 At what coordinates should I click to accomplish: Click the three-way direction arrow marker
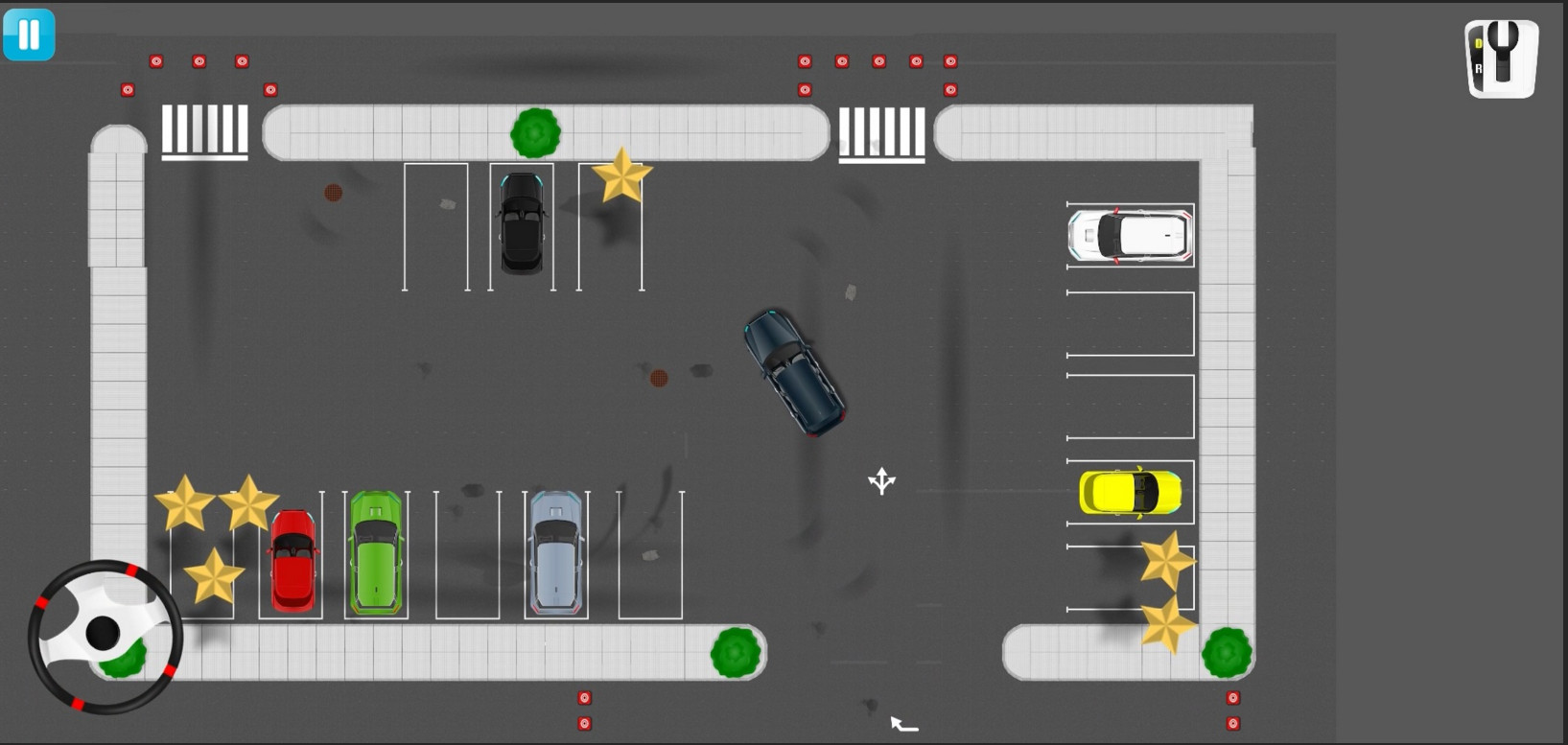pos(881,479)
